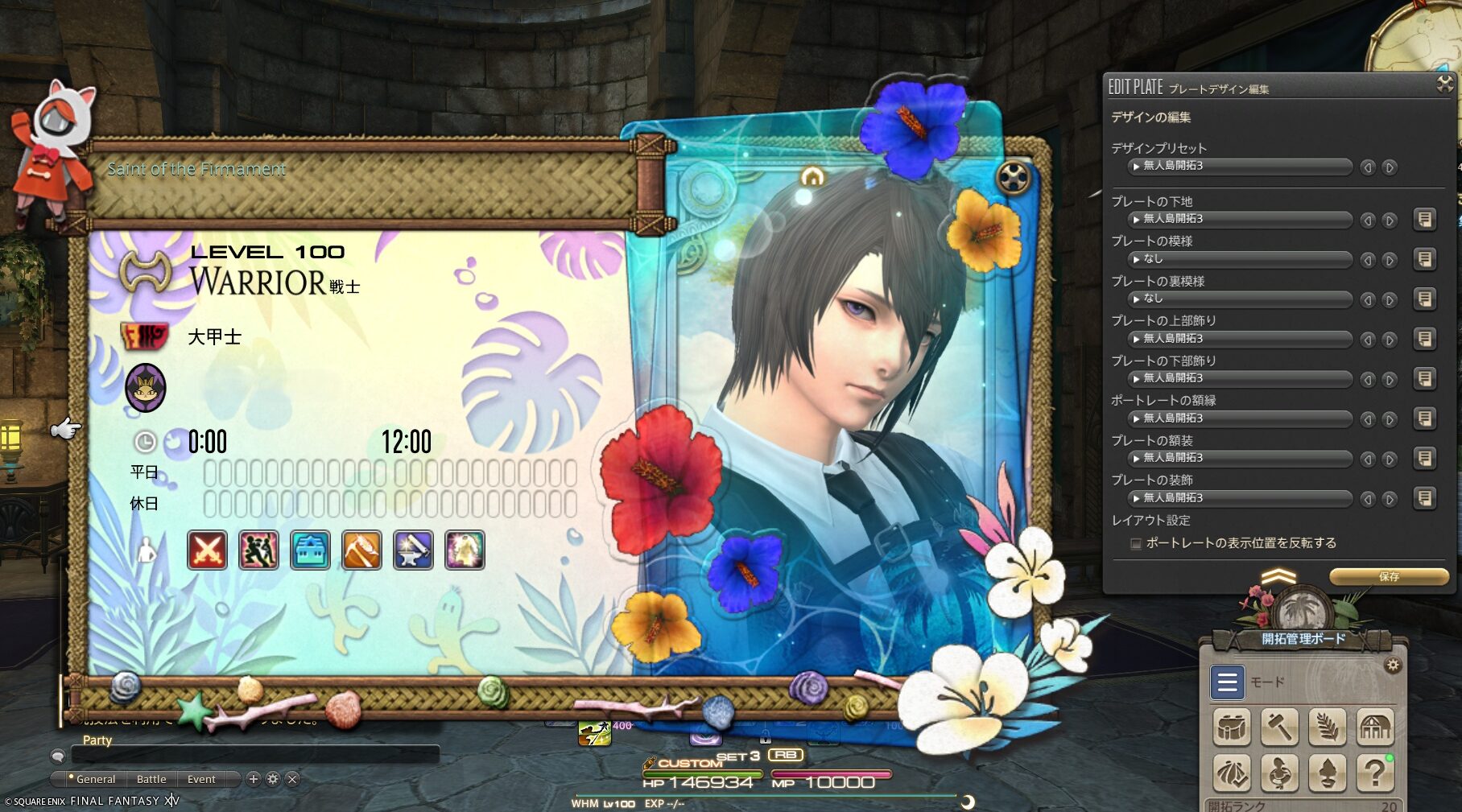Open the モード menu on the island board
Screen dimensions: 1462x812
tap(1227, 682)
